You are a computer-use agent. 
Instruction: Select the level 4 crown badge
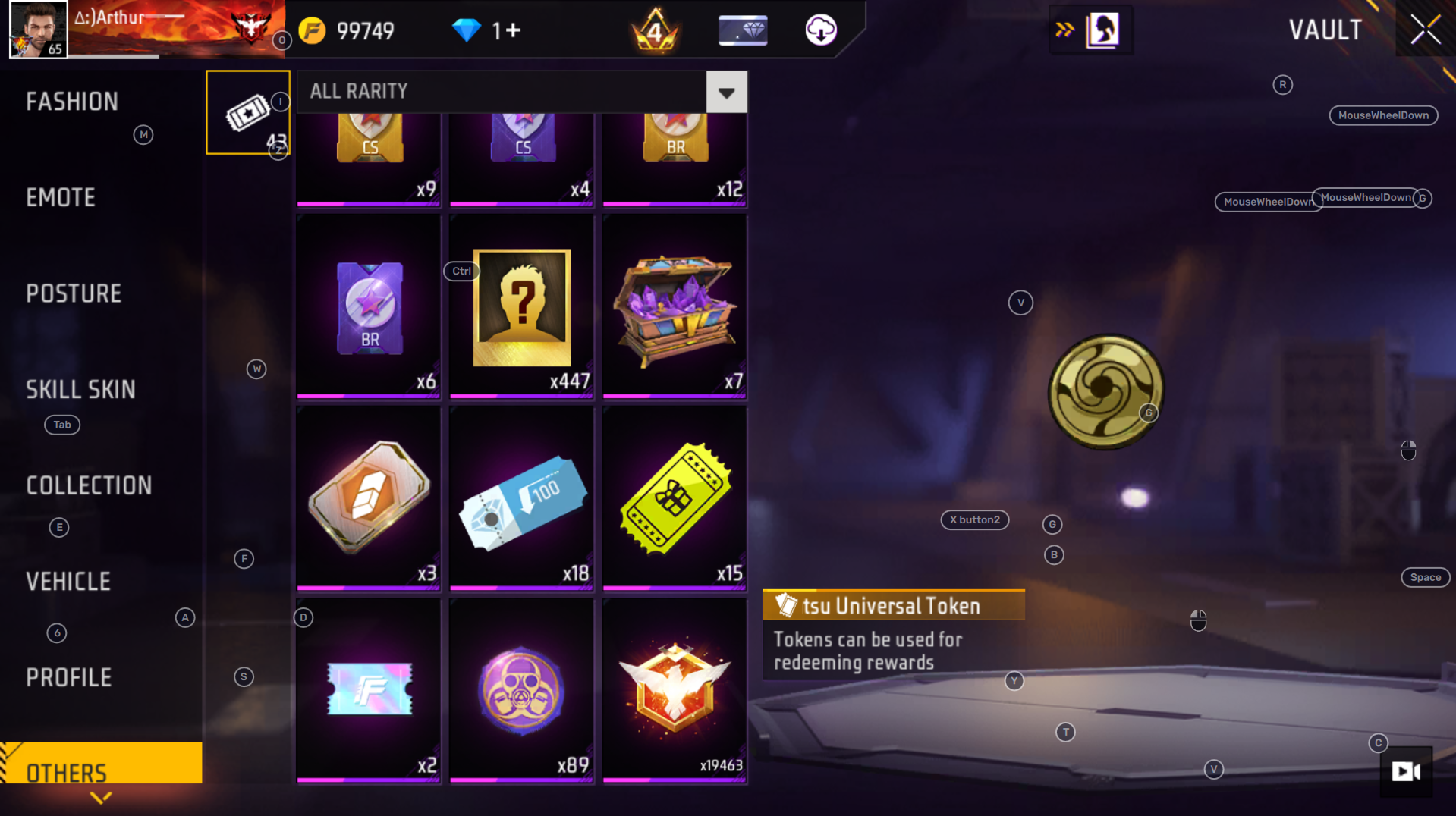click(x=655, y=30)
